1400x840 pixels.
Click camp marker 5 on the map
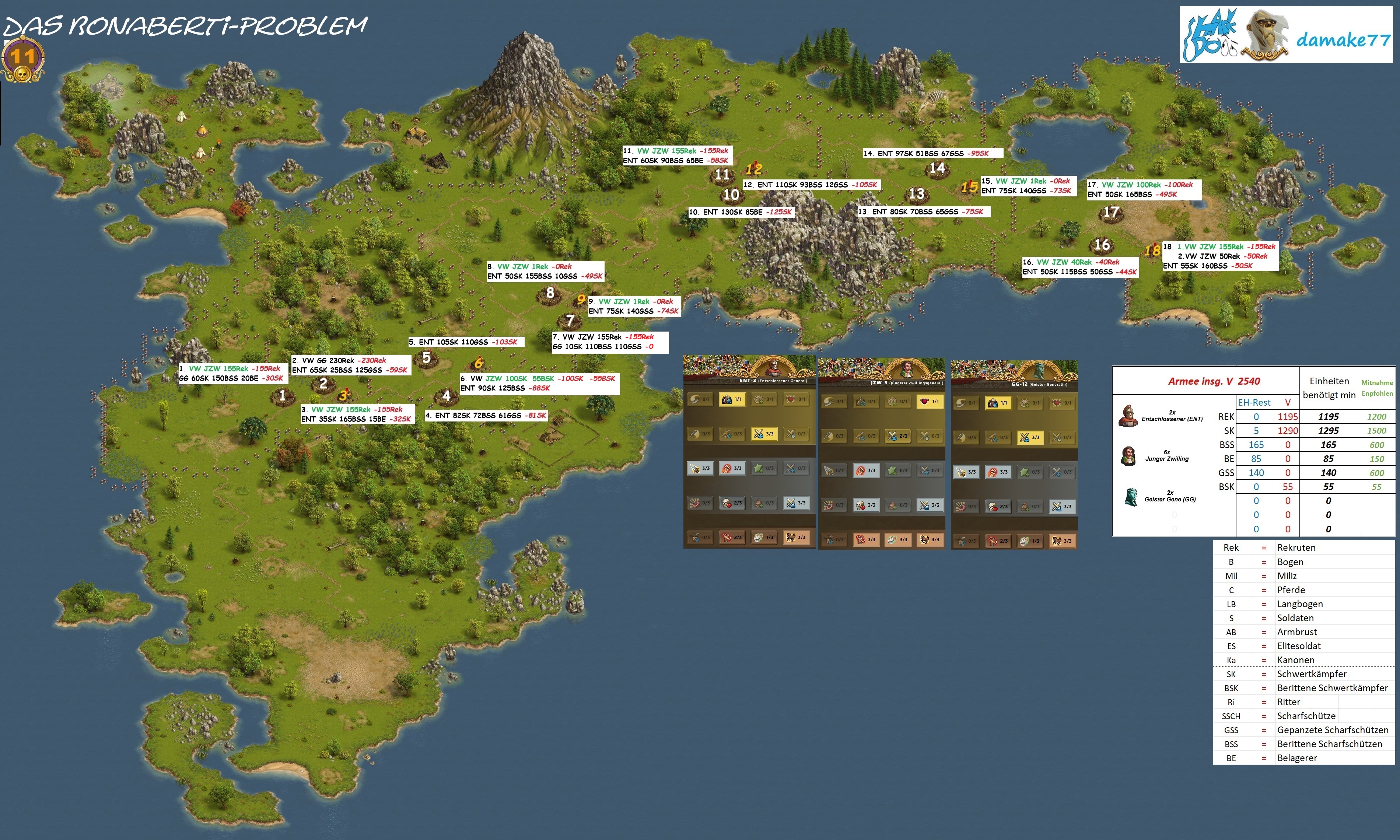pyautogui.click(x=427, y=358)
